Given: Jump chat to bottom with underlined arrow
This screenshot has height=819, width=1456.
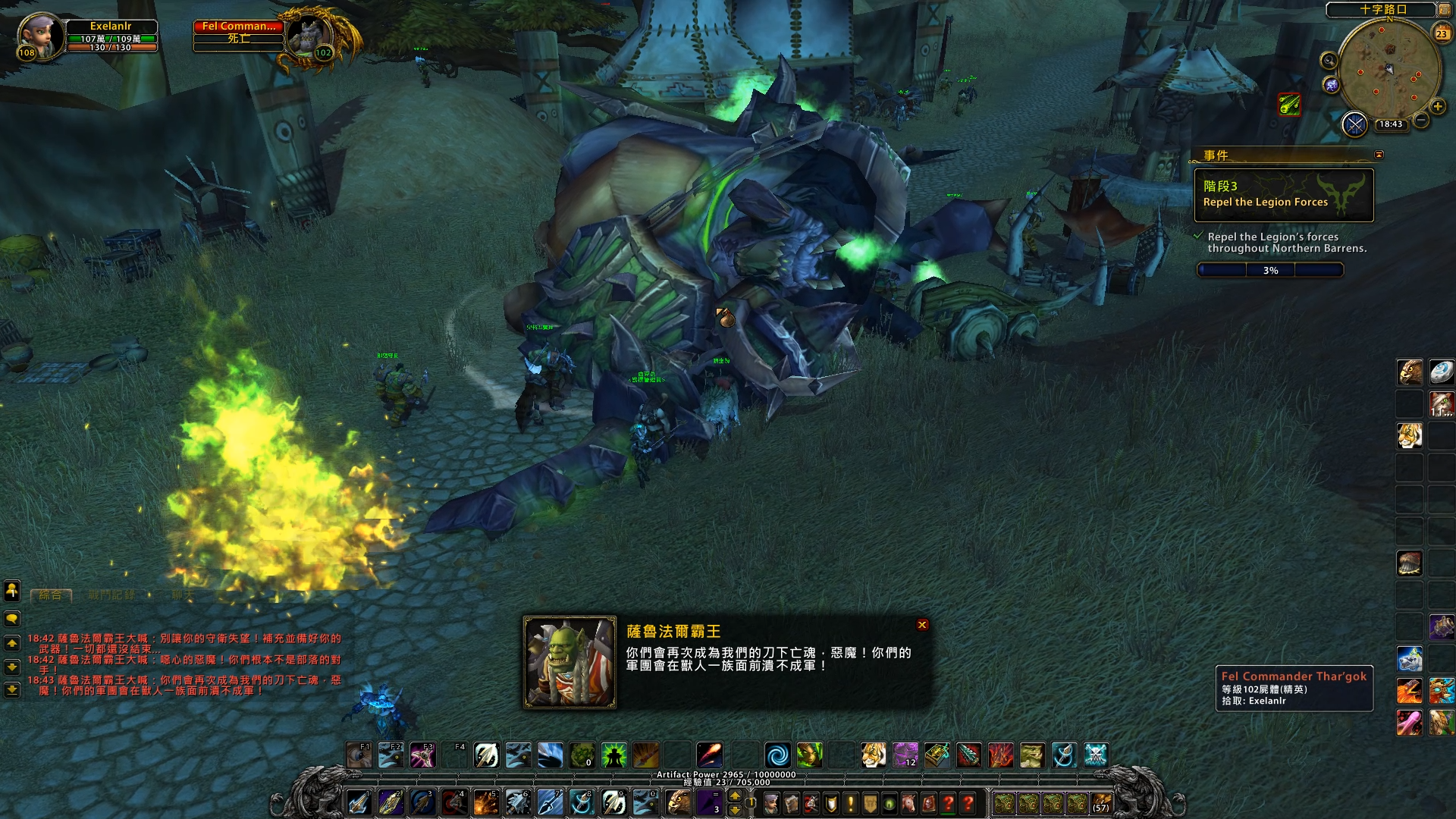Looking at the screenshot, I should [12, 690].
